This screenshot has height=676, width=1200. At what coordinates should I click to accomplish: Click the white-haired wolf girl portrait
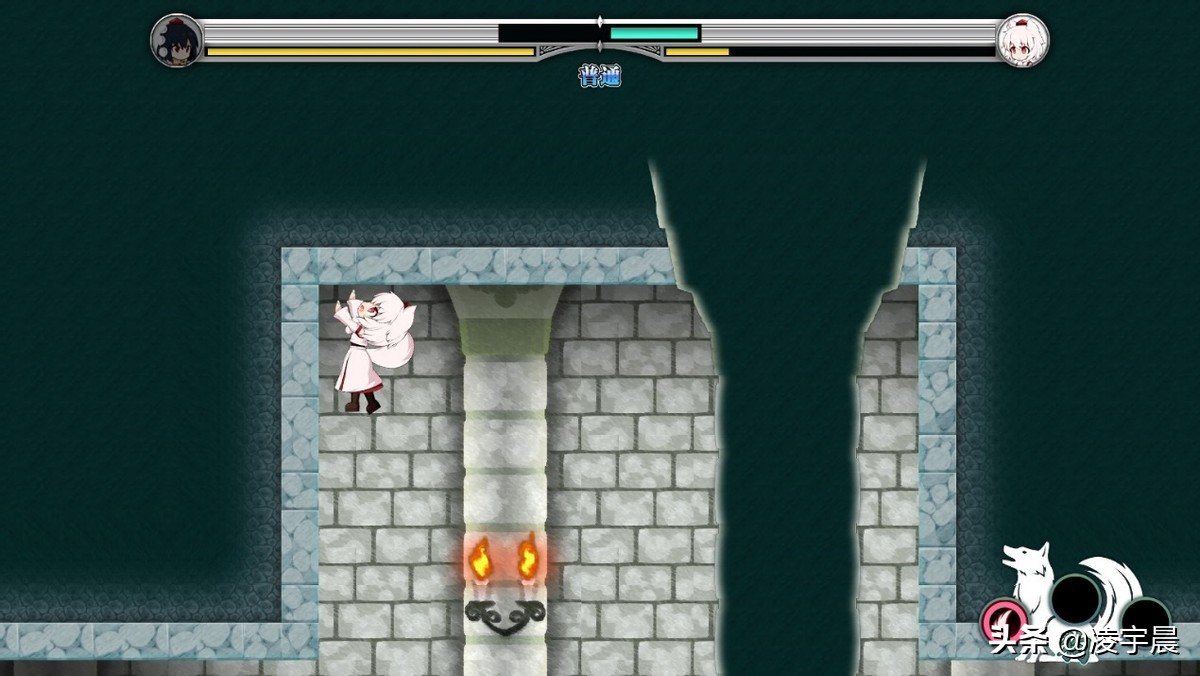pos(1022,41)
